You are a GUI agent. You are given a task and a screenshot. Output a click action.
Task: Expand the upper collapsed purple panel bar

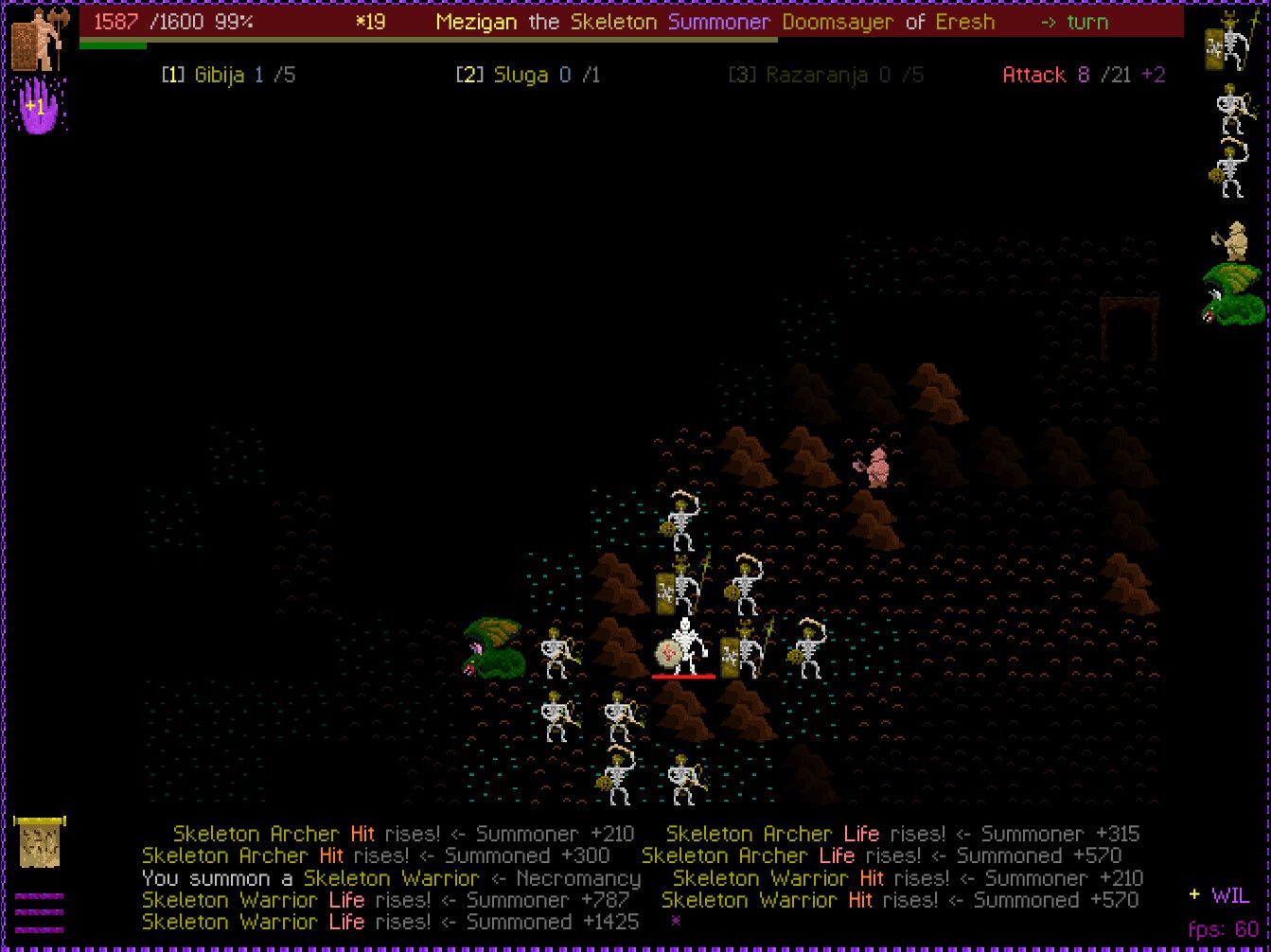pyautogui.click(x=39, y=896)
